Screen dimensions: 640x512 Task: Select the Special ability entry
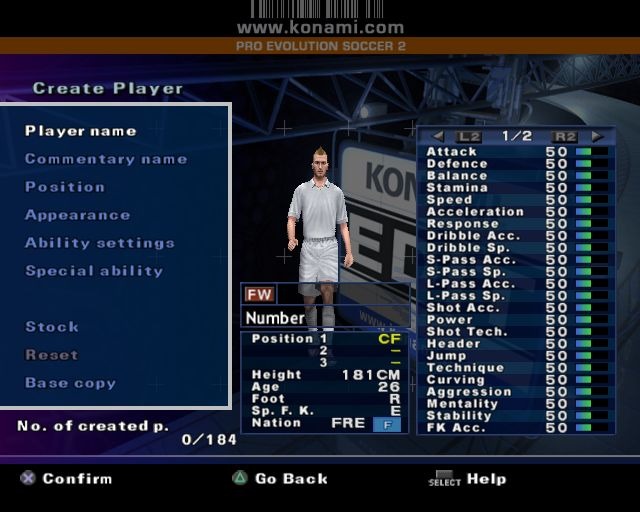pos(94,271)
